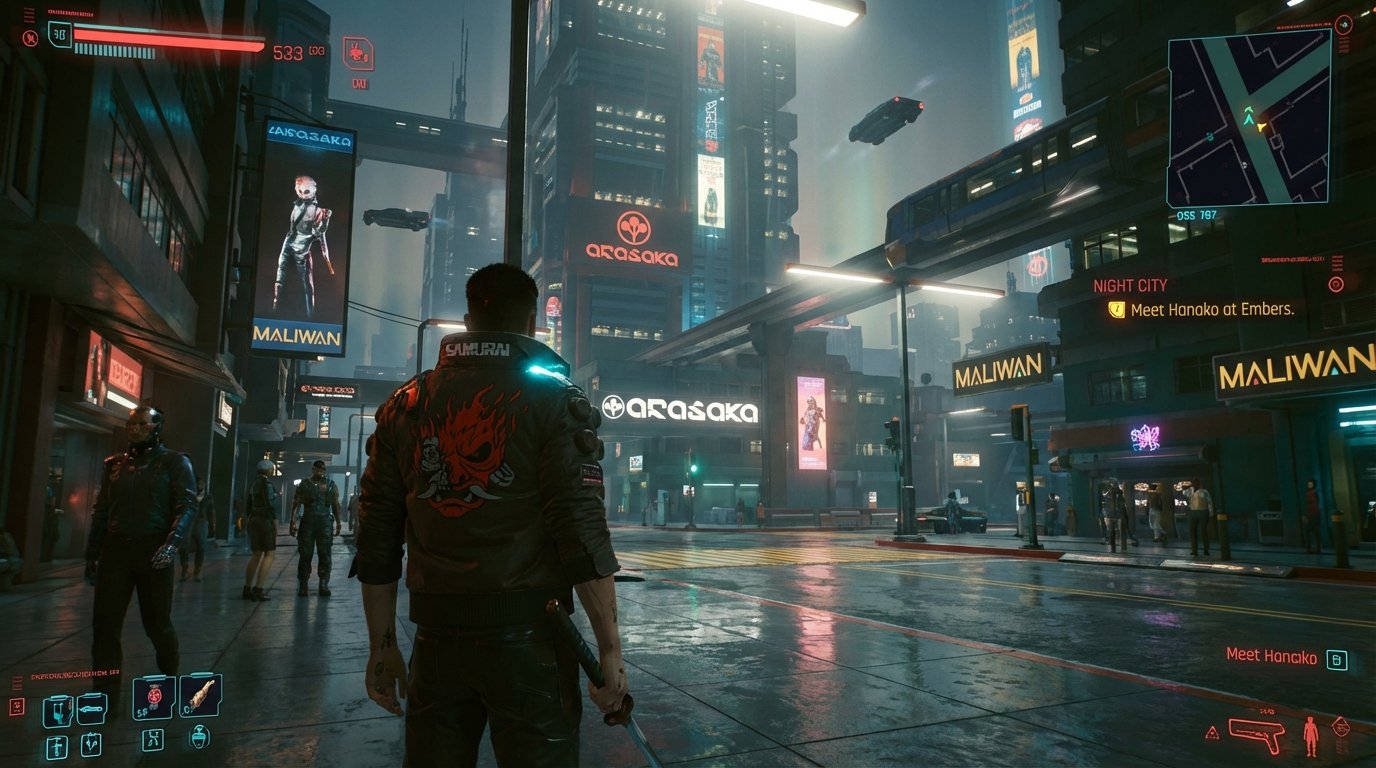
Task: Open cyberware via the character silhouette icon
Action: click(x=1310, y=736)
